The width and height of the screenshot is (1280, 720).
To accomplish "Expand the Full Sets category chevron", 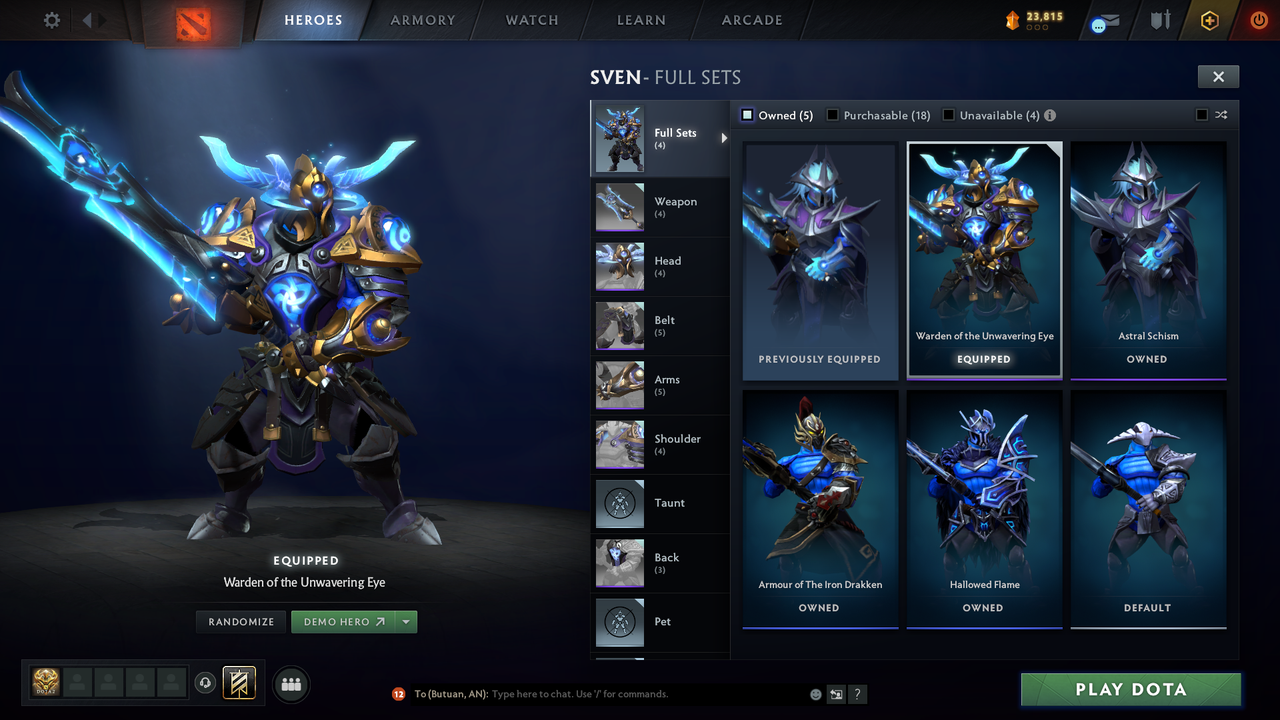I will click(x=726, y=139).
